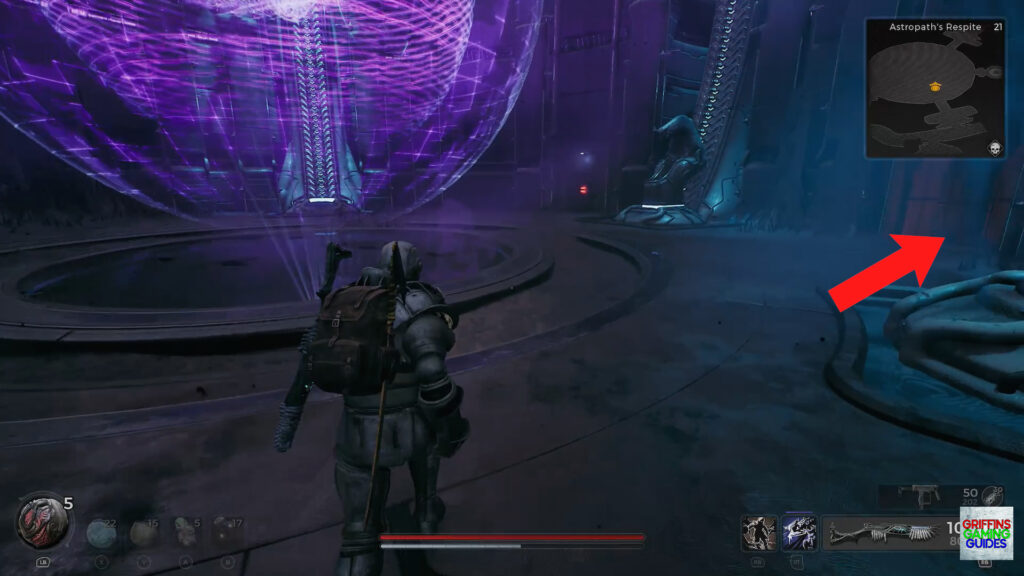This screenshot has width=1024, height=576.
Task: Activate the weapon mod icon beside sidearm ammo
Action: coord(990,495)
